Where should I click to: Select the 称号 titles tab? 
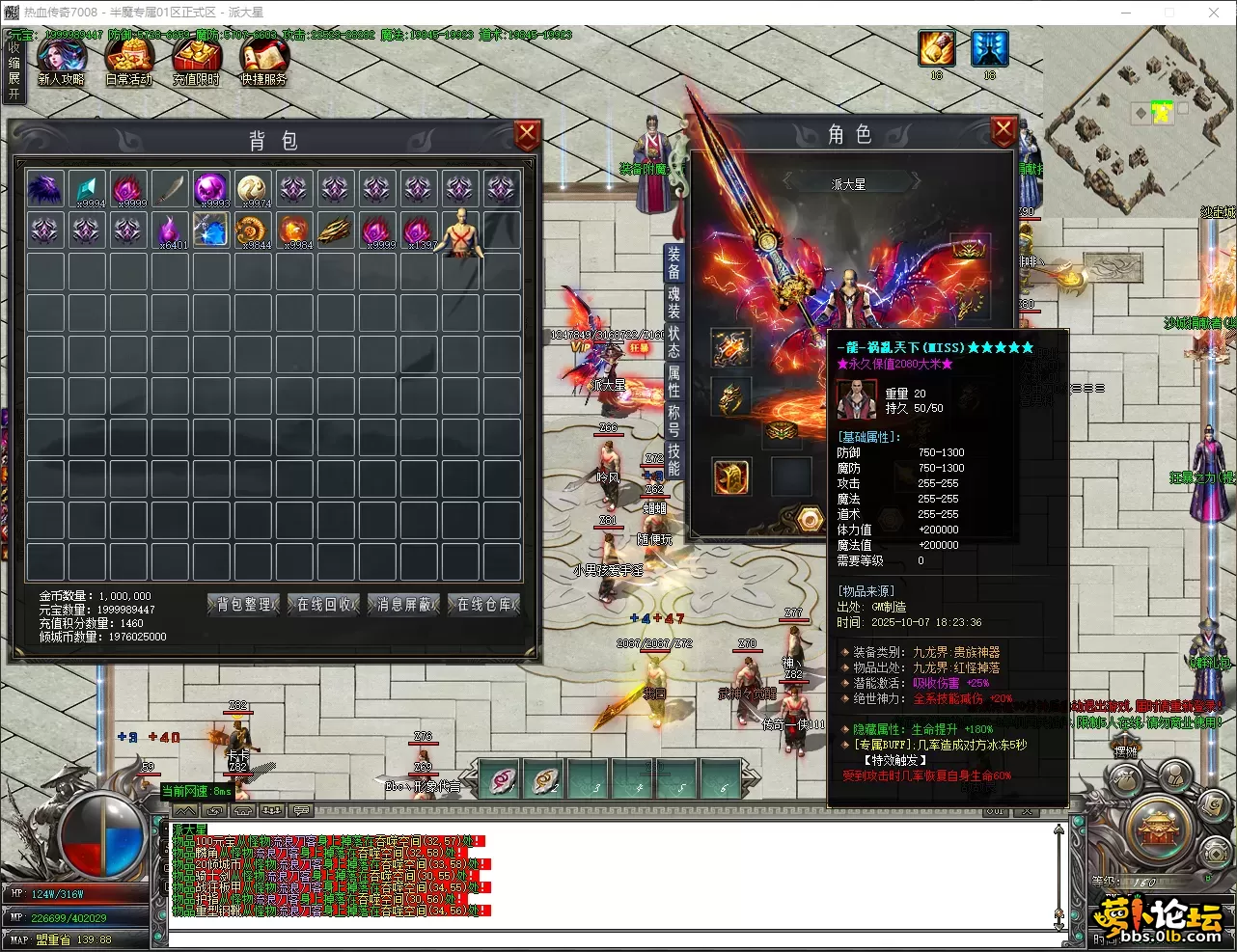673,422
